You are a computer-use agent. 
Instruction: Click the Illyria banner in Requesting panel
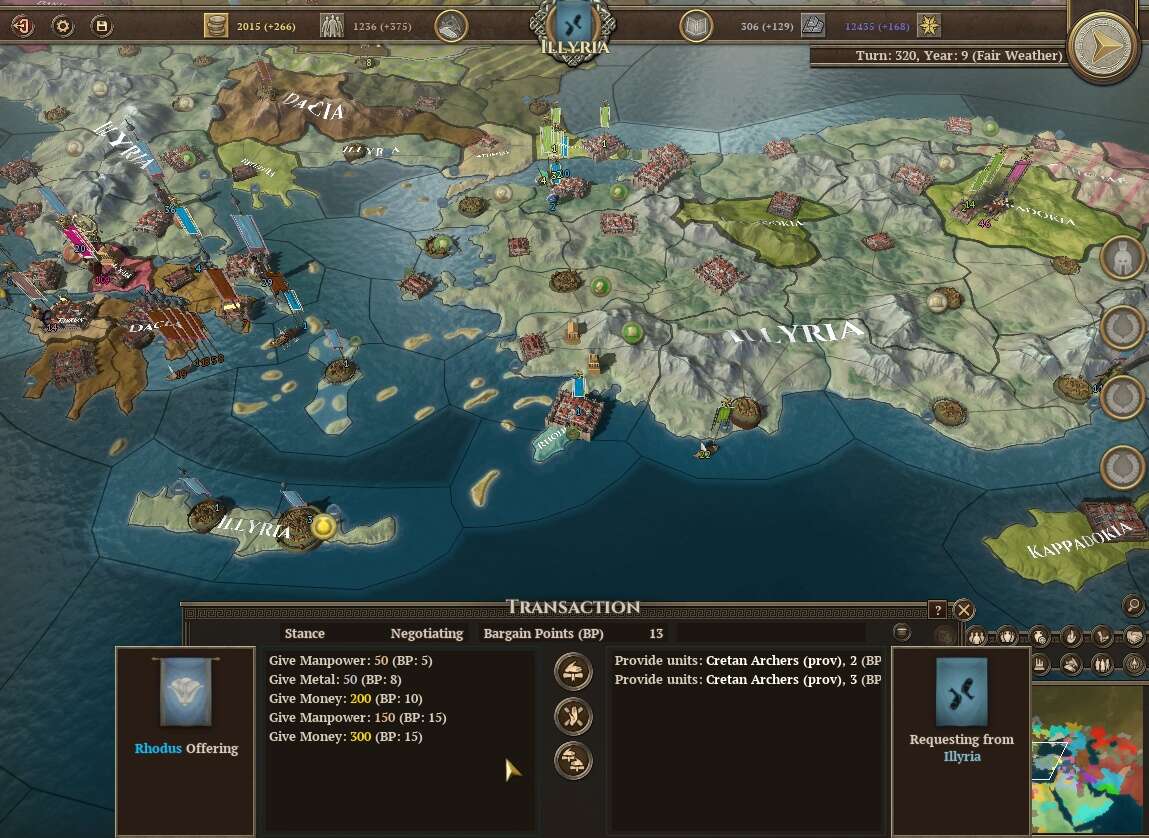960,691
